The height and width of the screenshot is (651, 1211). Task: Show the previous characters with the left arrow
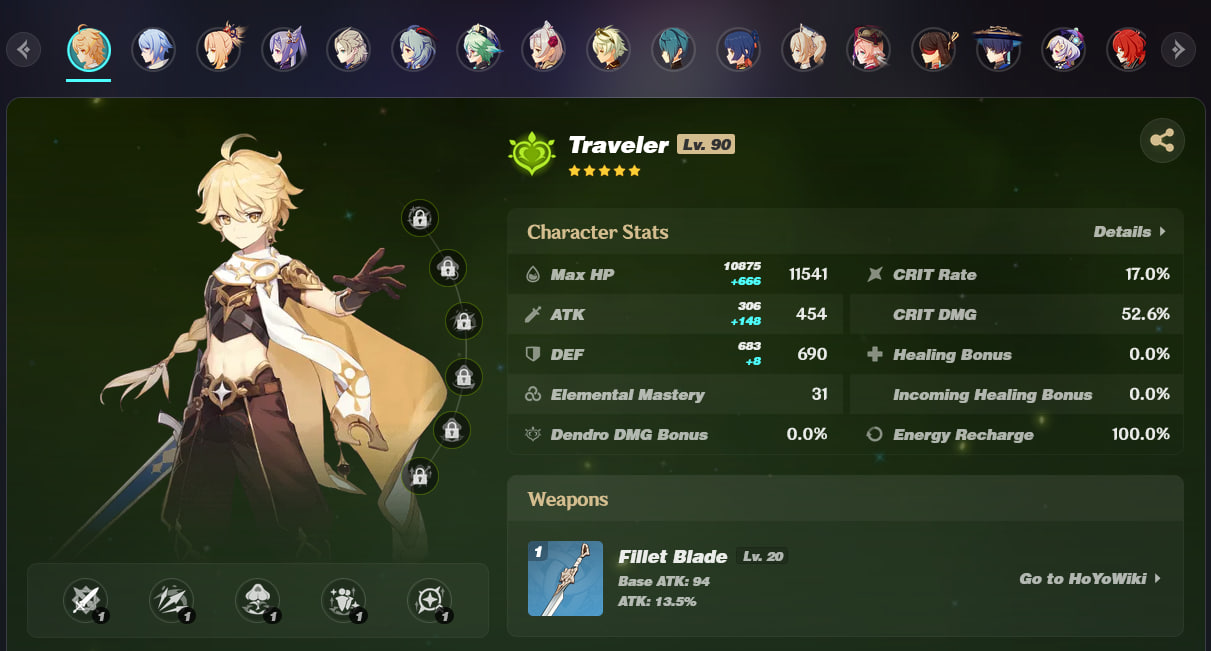[24, 48]
